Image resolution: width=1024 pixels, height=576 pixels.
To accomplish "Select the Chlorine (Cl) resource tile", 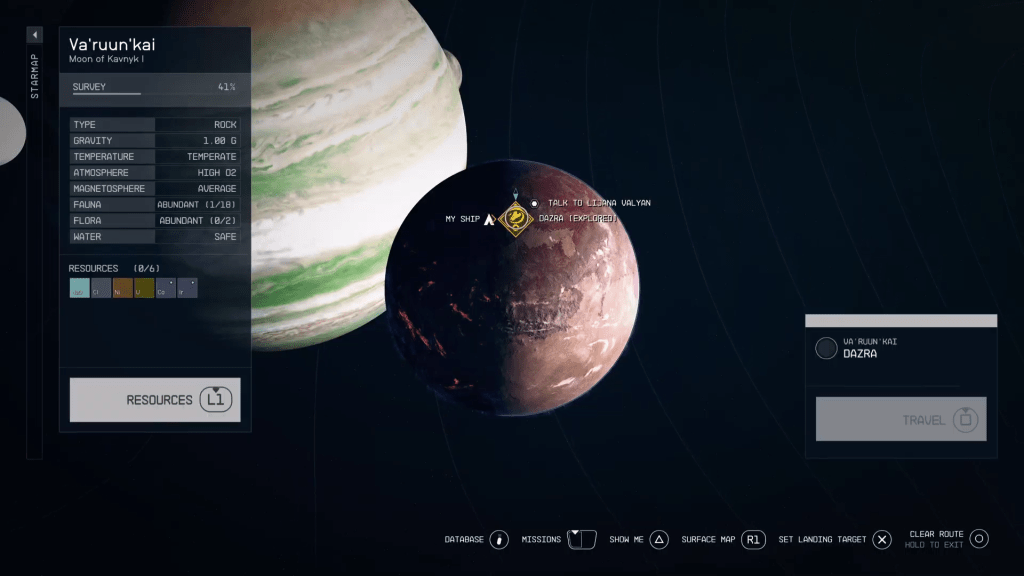I will click(101, 288).
